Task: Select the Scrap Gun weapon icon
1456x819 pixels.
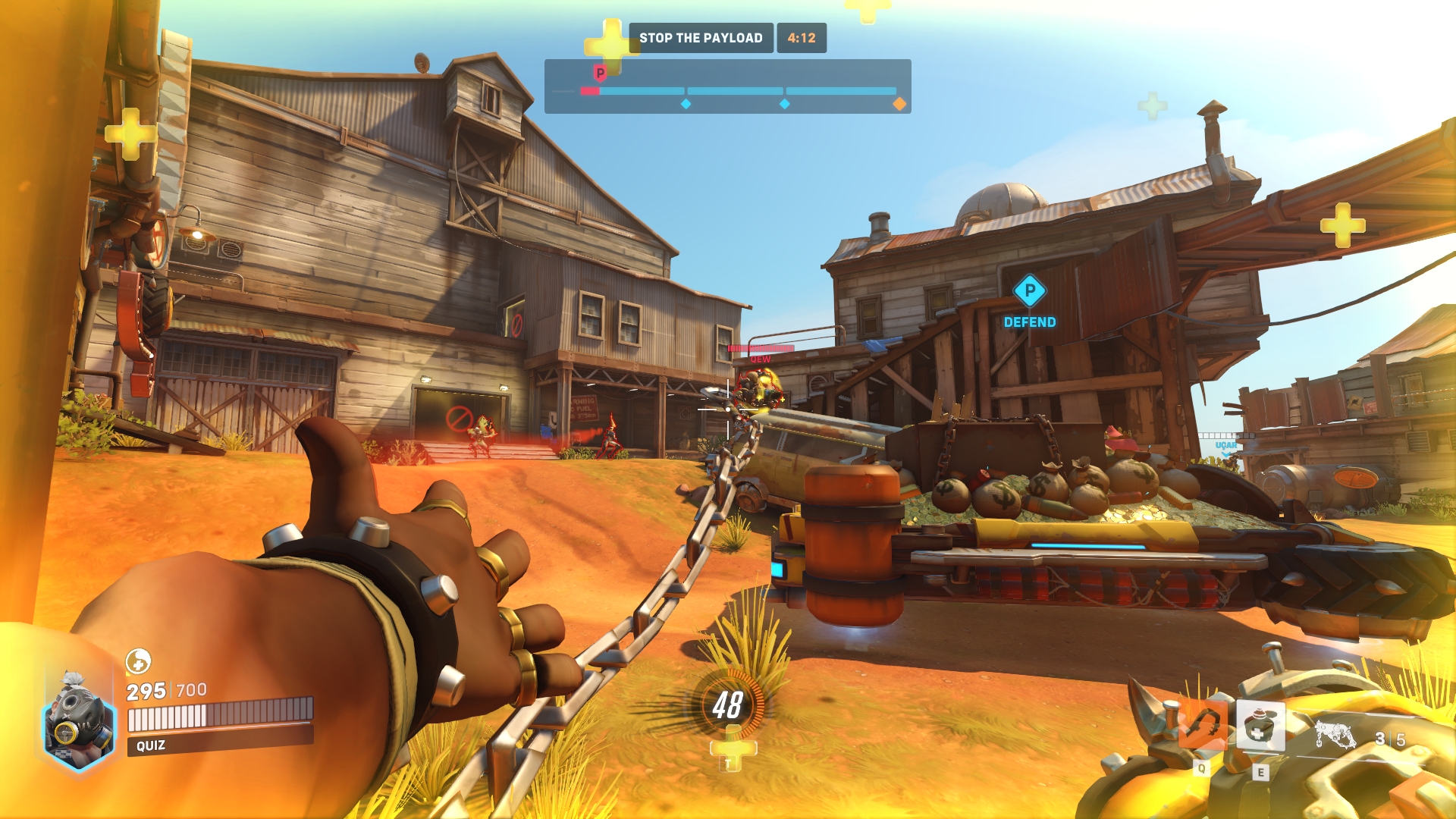Action: pos(1335,736)
